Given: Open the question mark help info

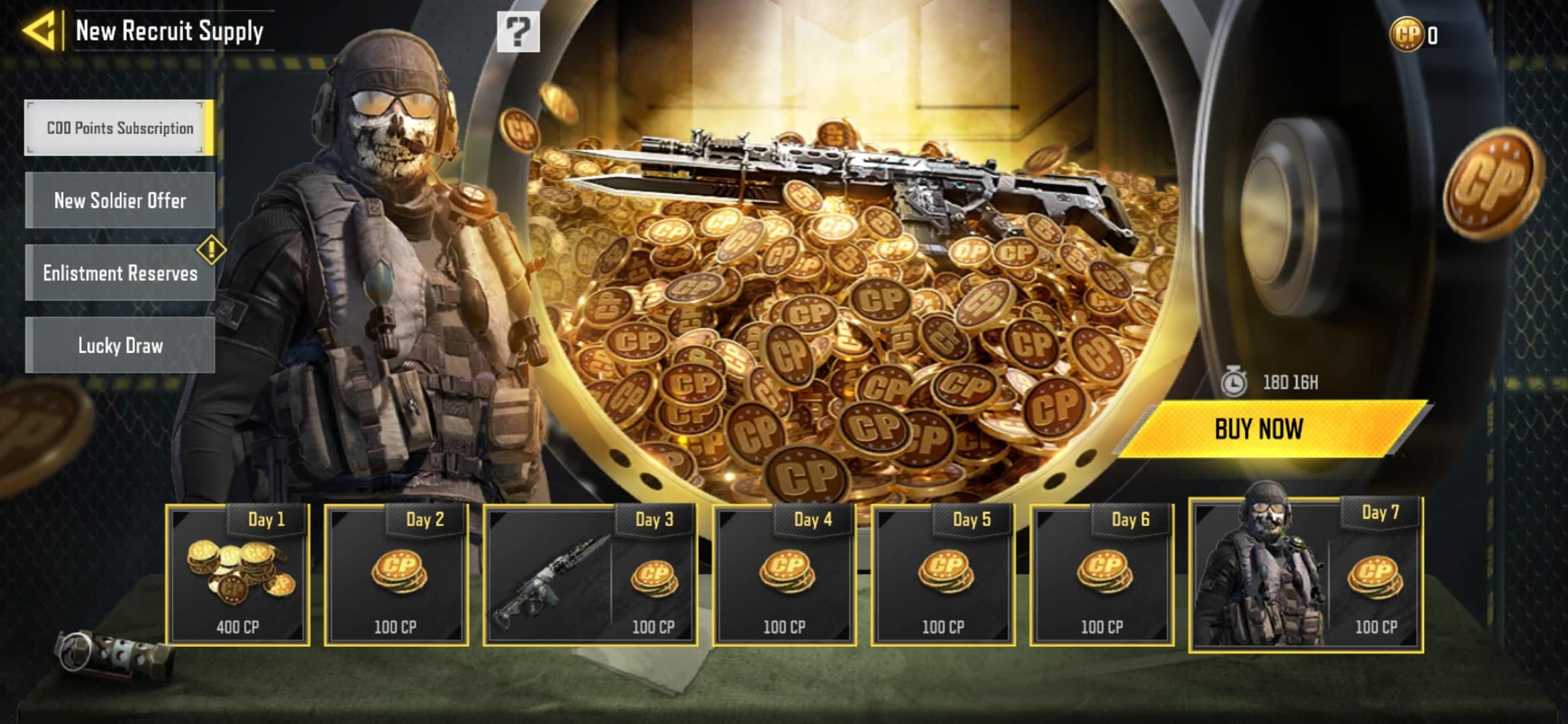Looking at the screenshot, I should pos(517,32).
